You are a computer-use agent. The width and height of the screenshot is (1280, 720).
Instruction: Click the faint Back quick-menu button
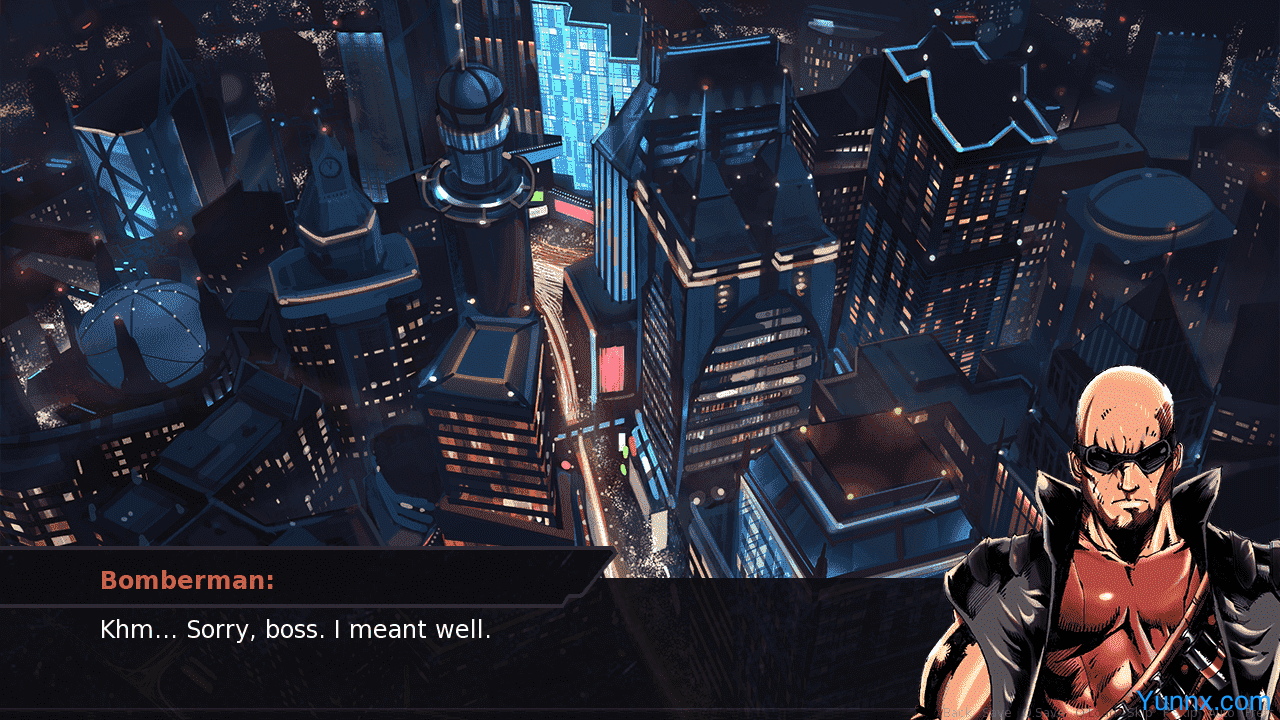[957, 713]
